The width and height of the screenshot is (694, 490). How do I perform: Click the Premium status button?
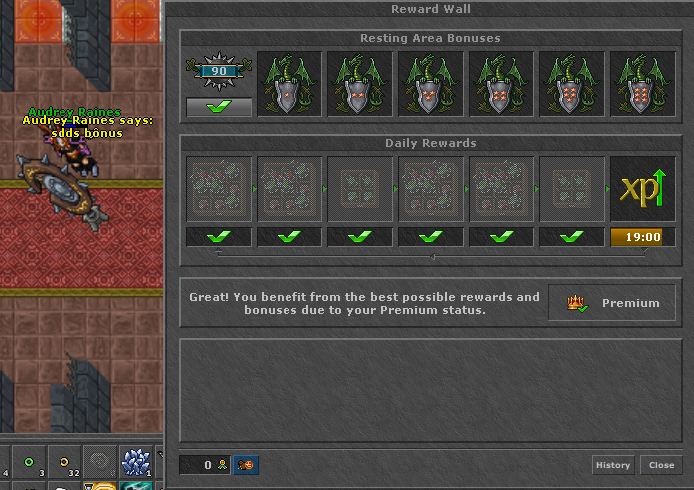click(x=612, y=303)
